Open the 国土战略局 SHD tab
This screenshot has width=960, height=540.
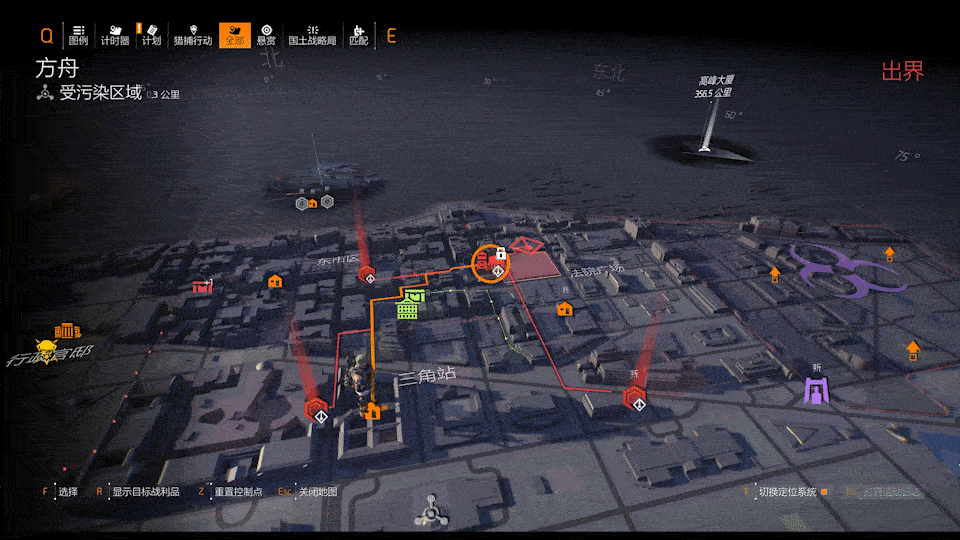coord(311,35)
